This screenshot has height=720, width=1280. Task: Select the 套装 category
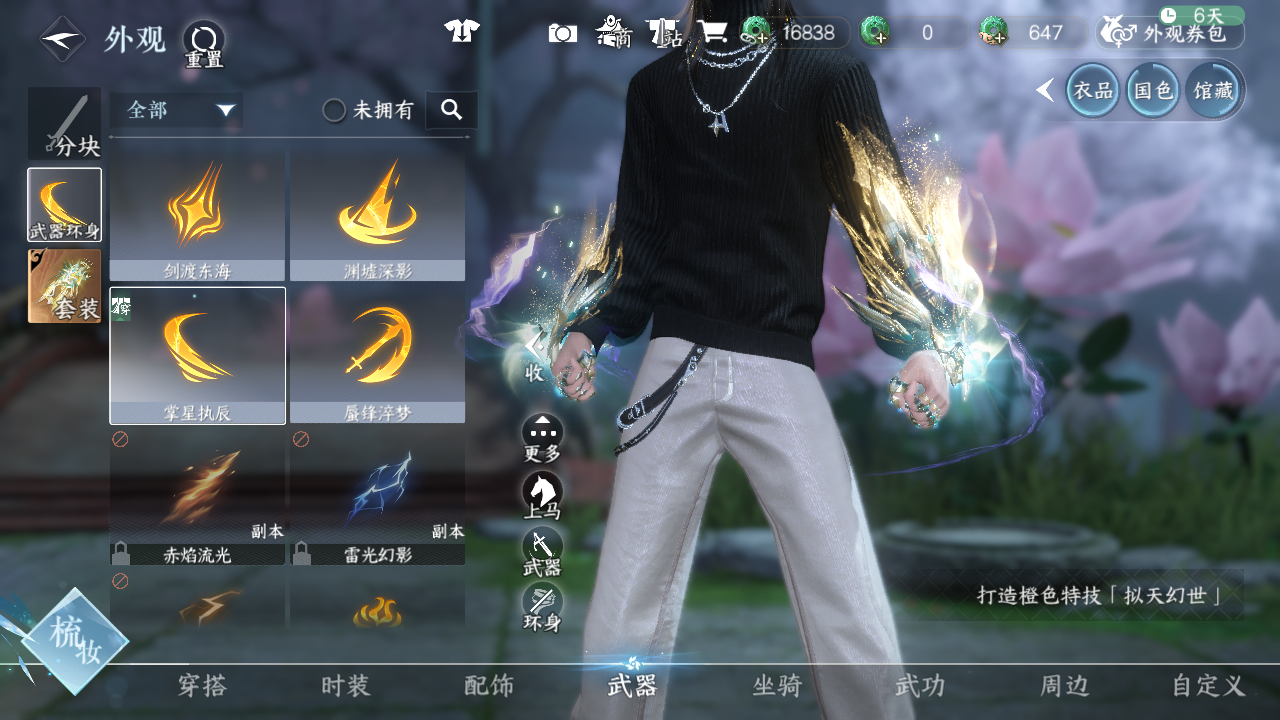pyautogui.click(x=64, y=286)
